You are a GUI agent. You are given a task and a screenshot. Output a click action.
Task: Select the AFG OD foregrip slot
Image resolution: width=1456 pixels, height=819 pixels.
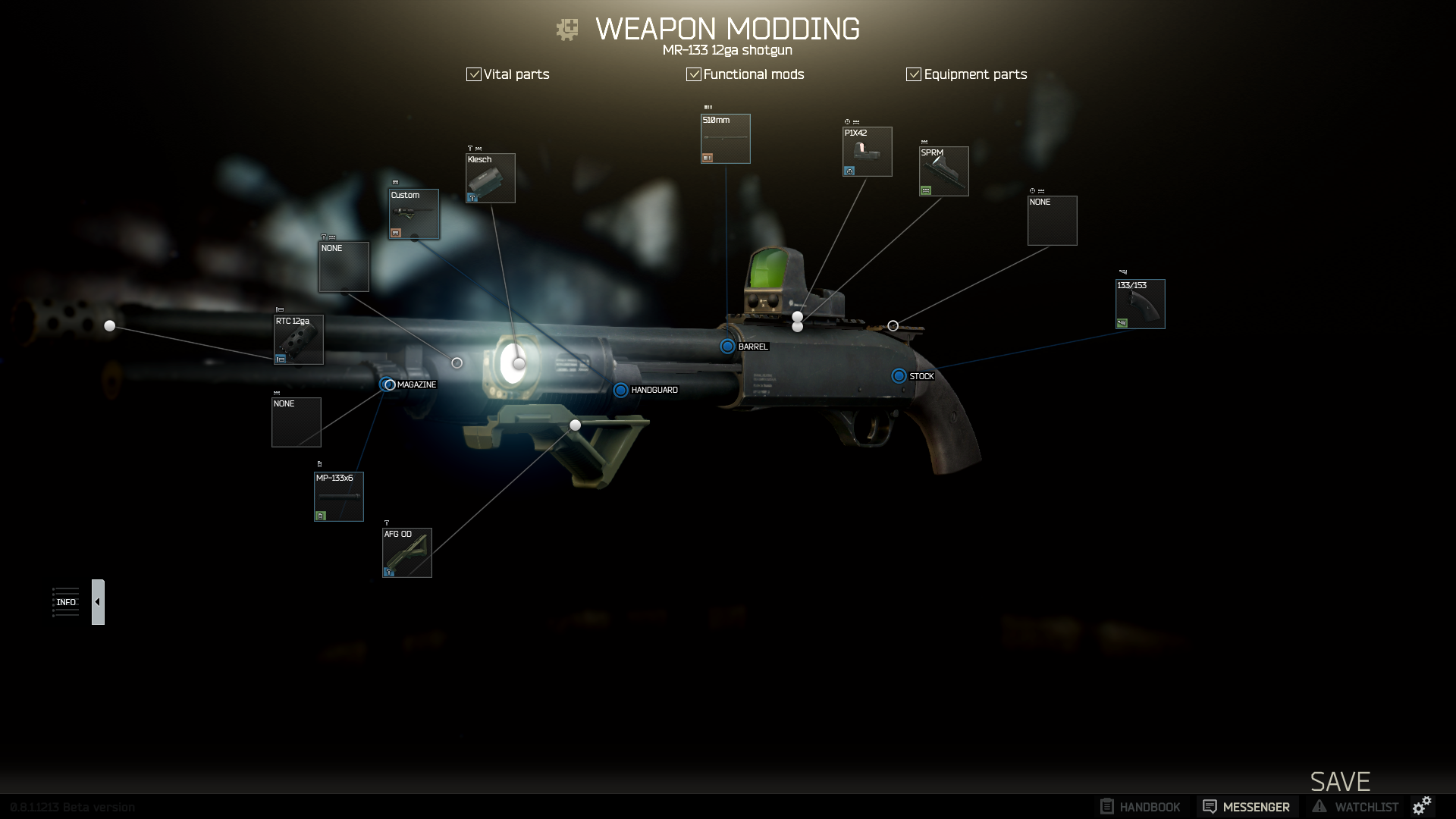[x=407, y=553]
